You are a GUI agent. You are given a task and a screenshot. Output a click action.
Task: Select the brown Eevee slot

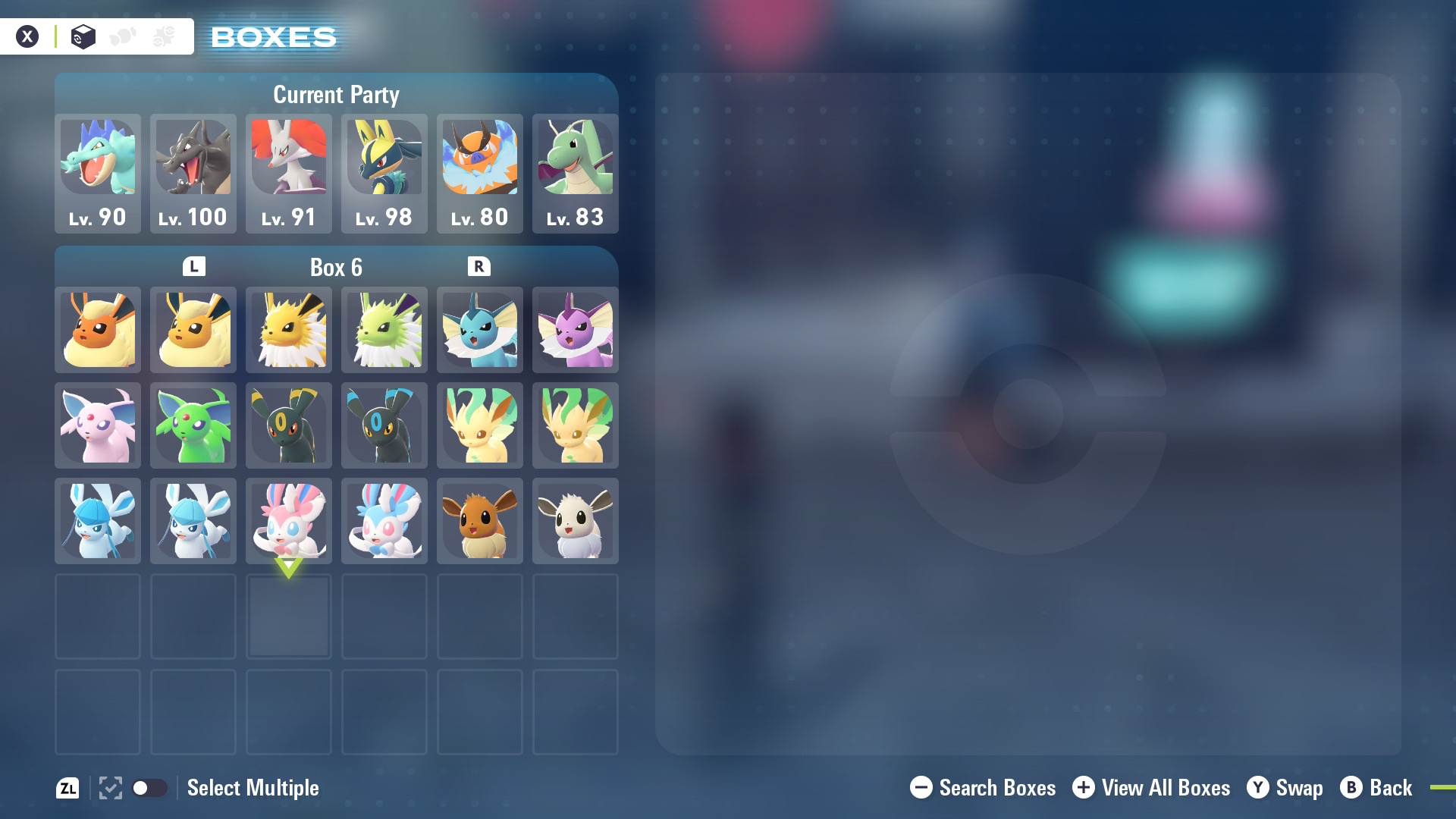tap(480, 521)
